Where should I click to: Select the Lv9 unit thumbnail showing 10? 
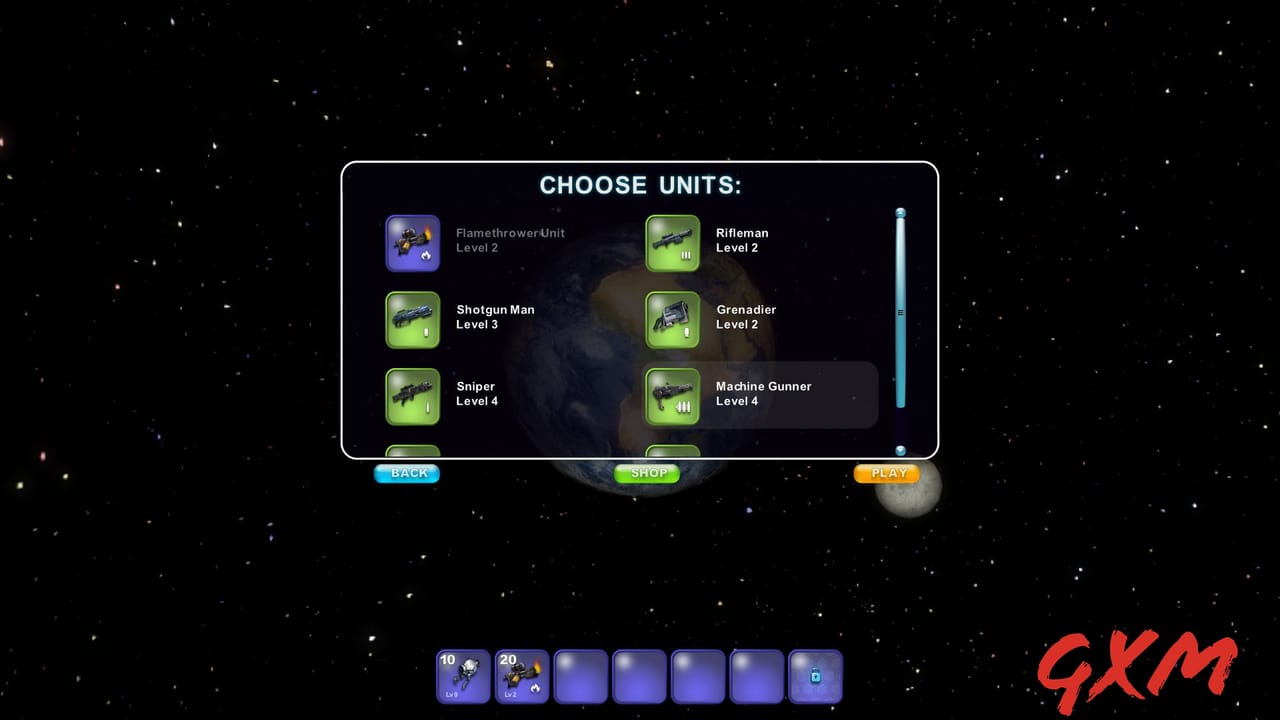point(462,676)
